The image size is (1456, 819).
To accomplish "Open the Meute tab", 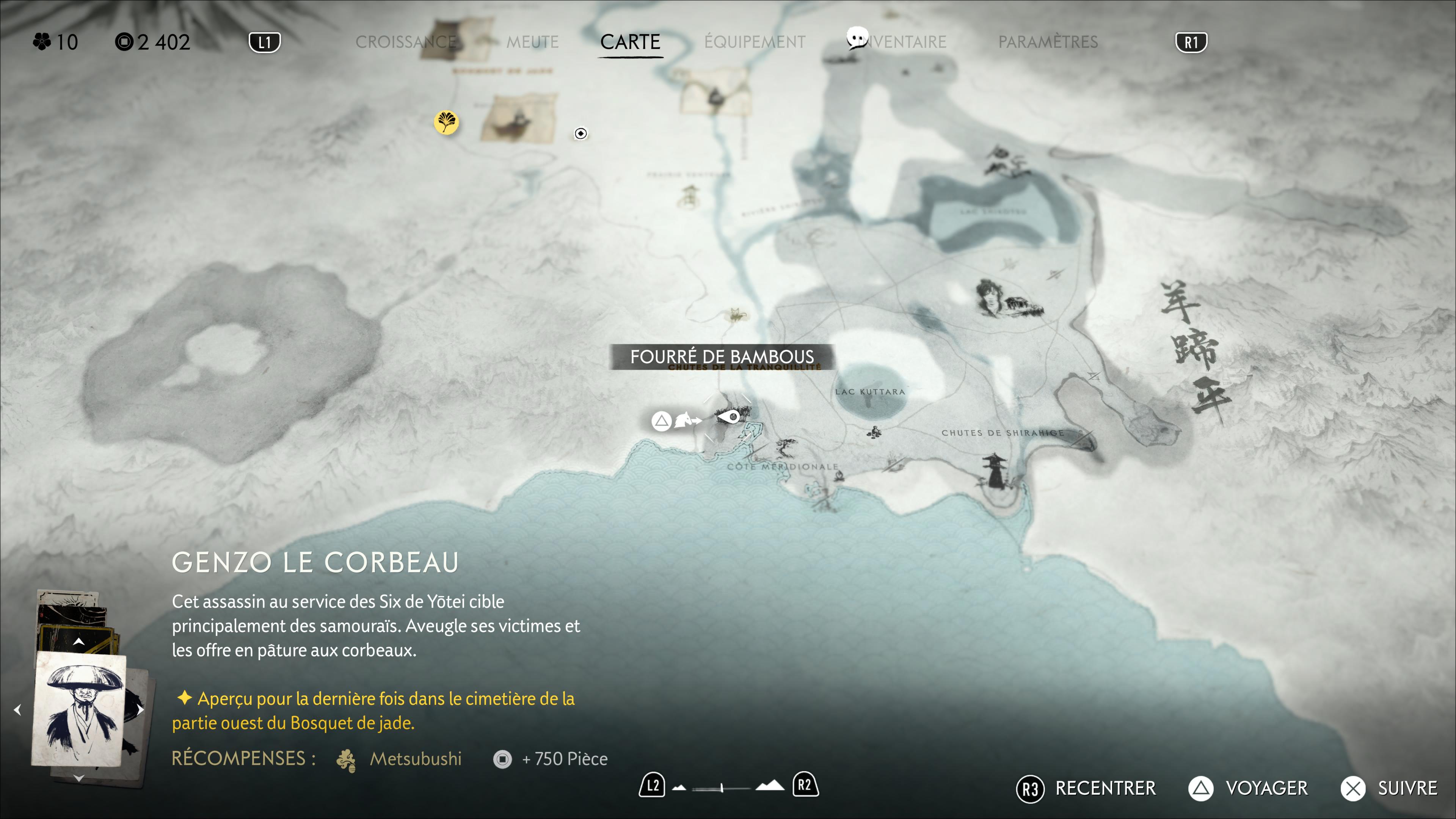I will pyautogui.click(x=532, y=42).
